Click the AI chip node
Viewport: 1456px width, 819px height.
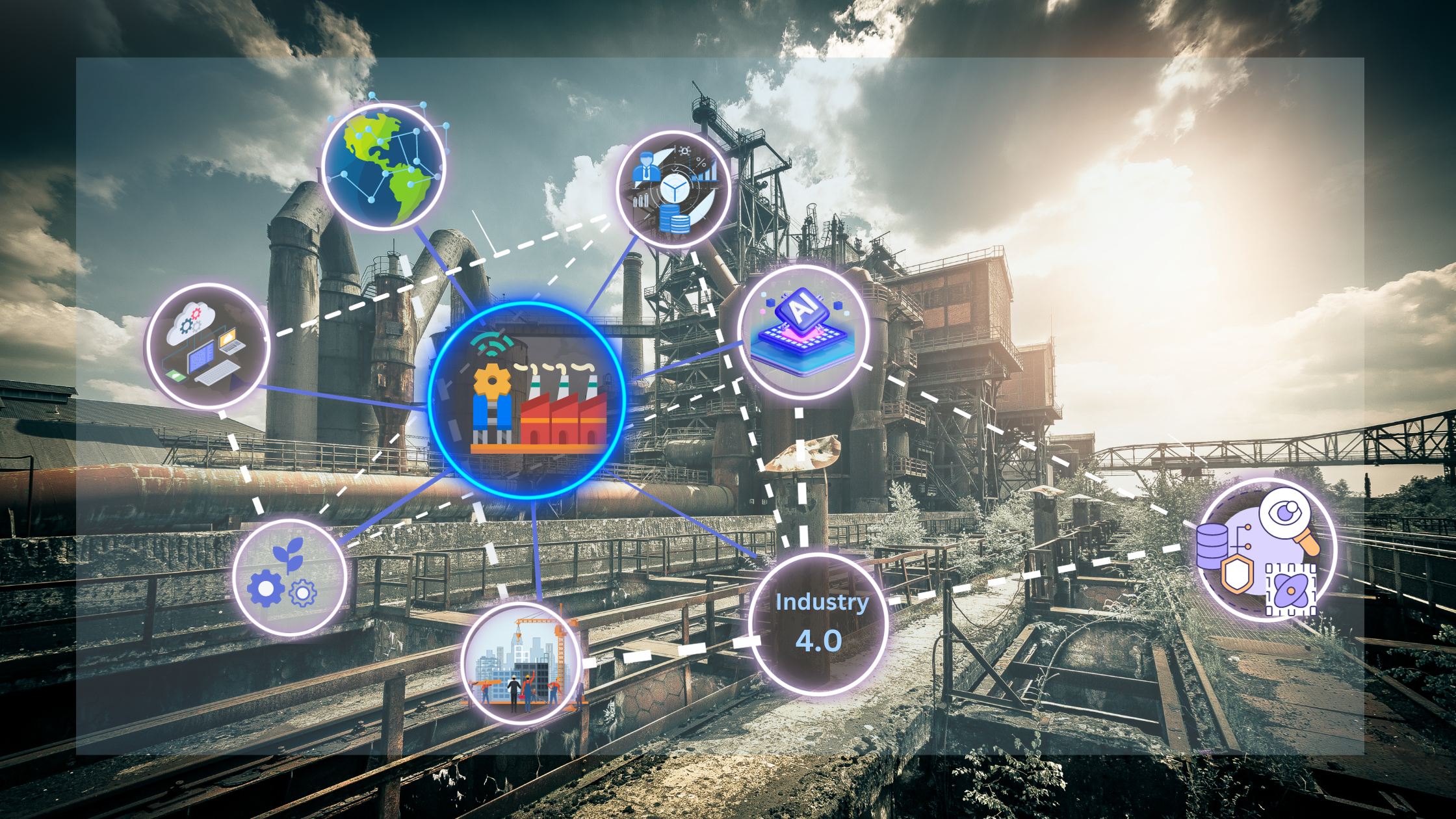(x=803, y=331)
